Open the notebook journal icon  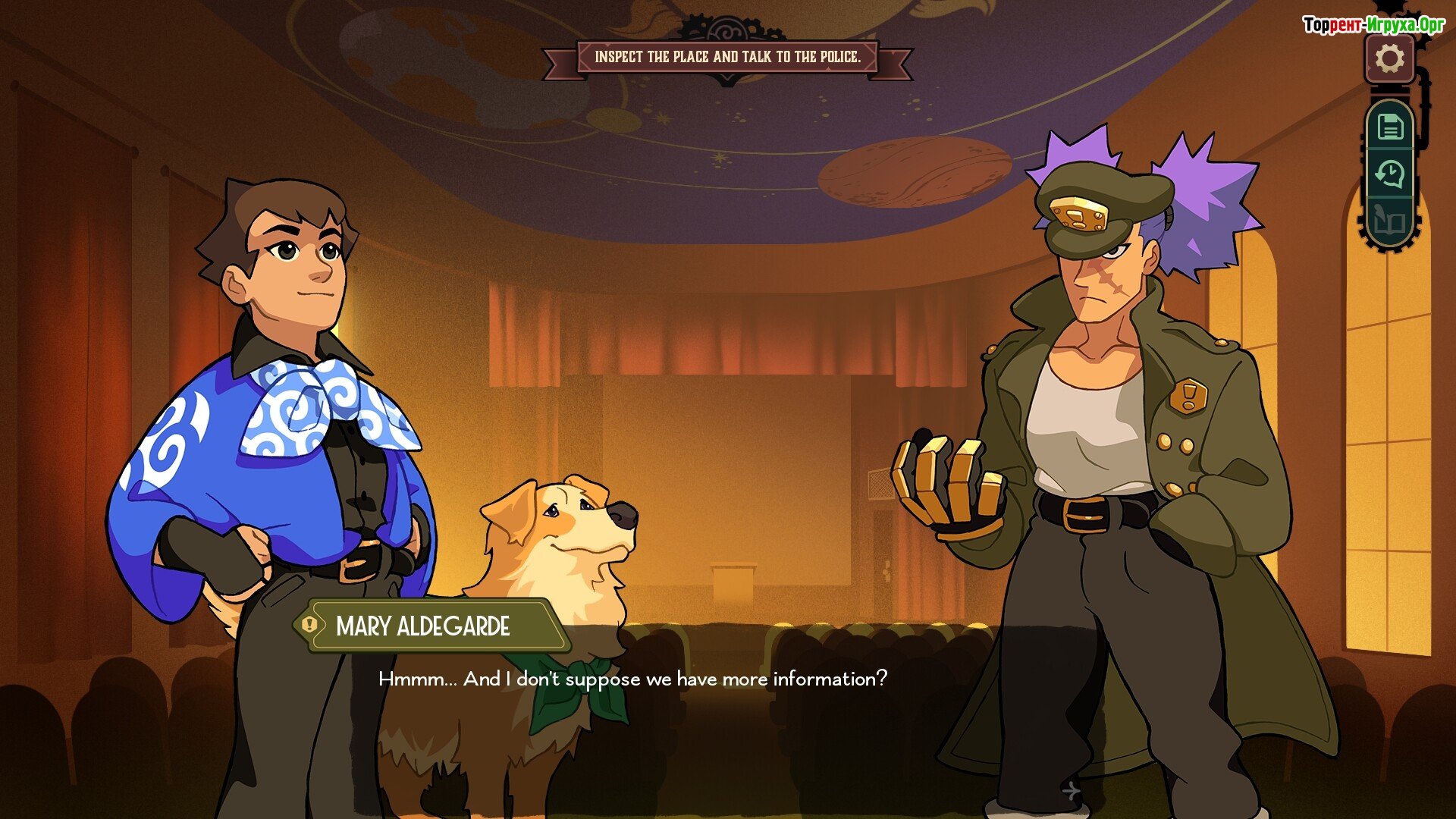click(x=1390, y=221)
